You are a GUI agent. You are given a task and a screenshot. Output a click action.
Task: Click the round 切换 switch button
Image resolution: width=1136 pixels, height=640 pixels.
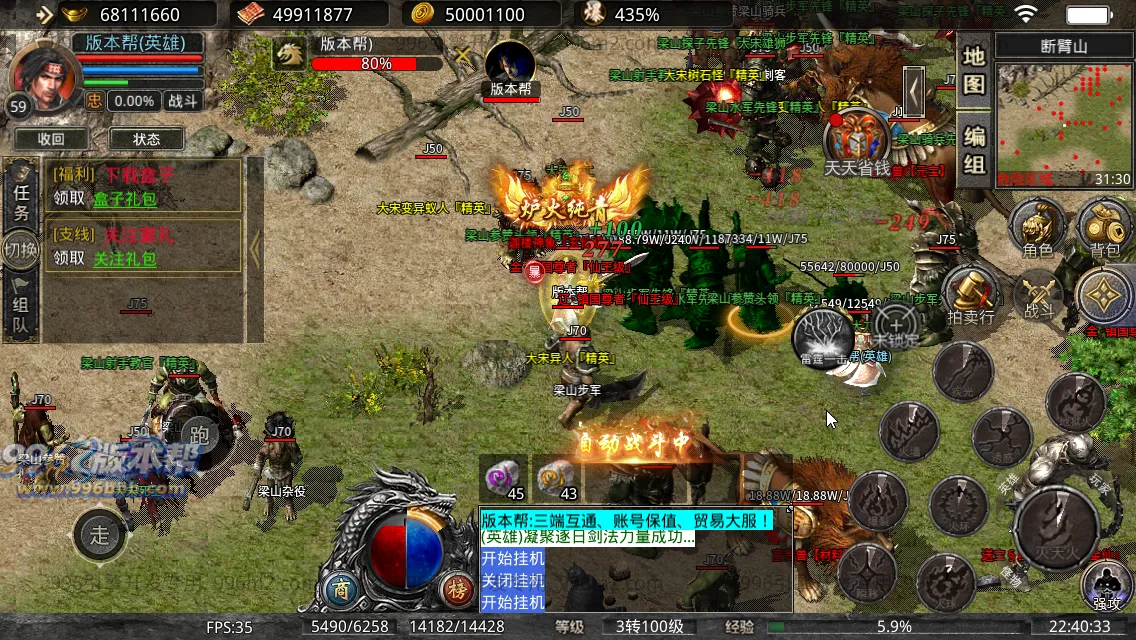pos(21,248)
